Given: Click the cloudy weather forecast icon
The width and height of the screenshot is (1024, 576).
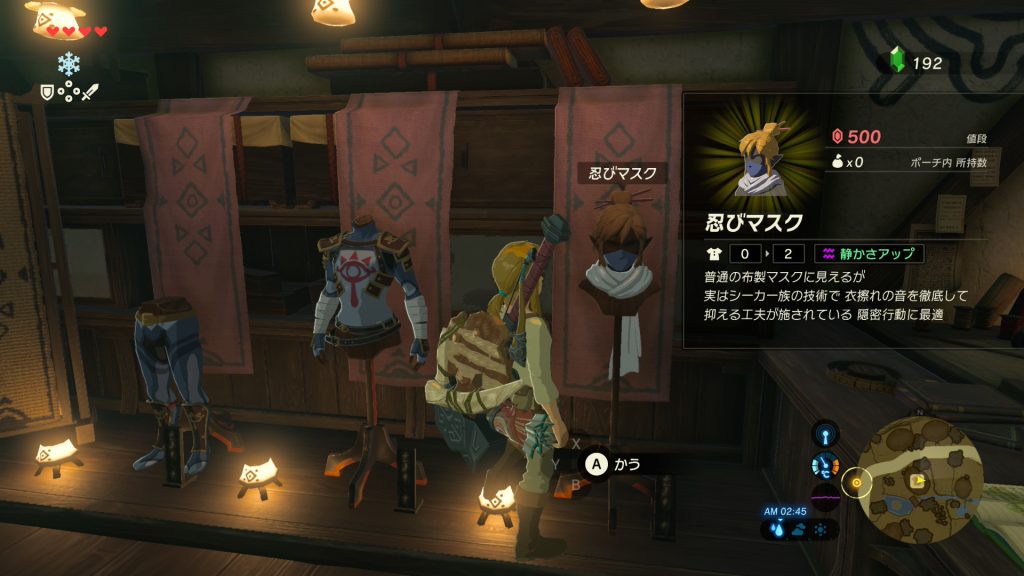Looking at the screenshot, I should [x=800, y=531].
